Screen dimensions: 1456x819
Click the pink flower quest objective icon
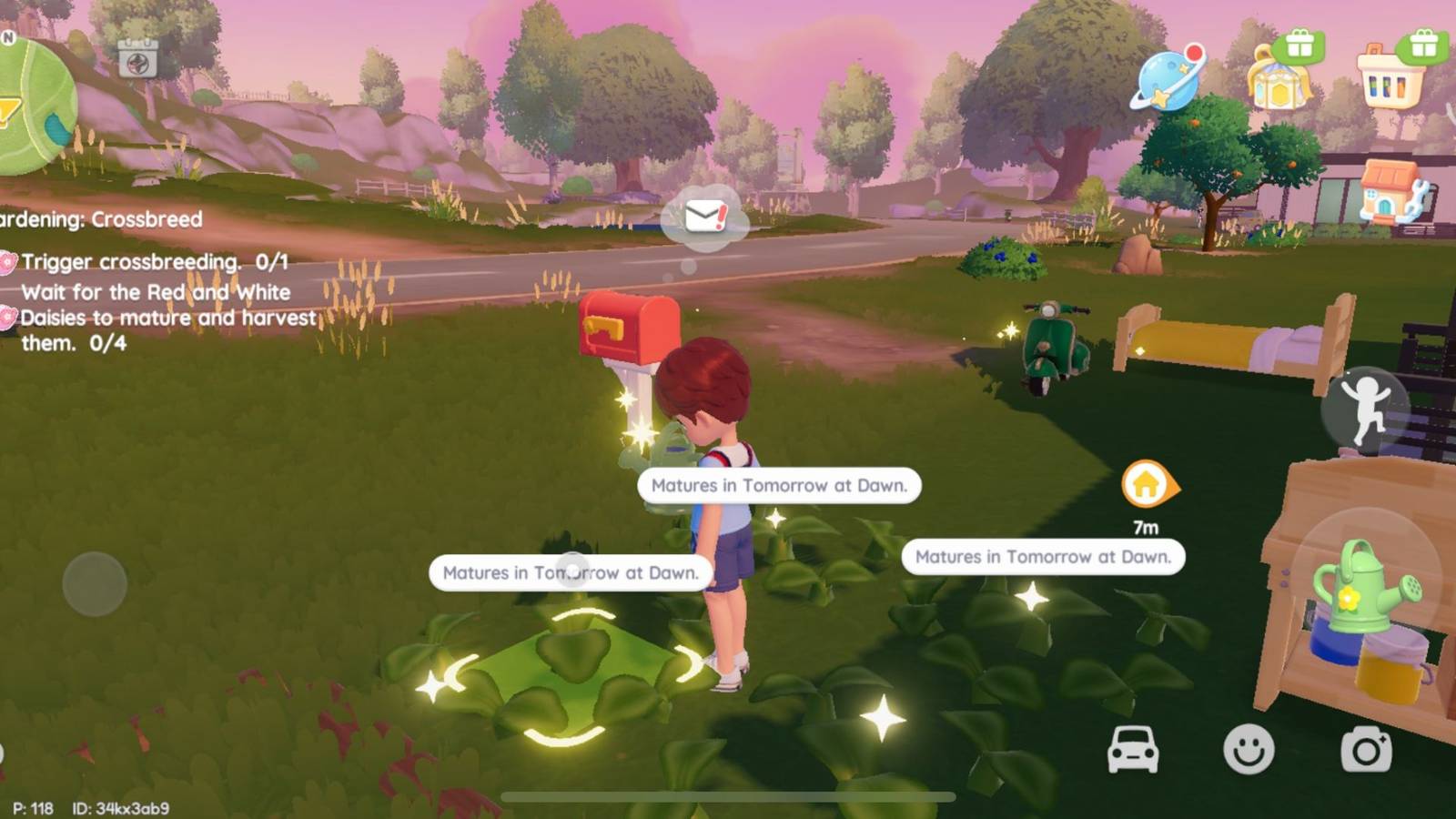point(9,263)
